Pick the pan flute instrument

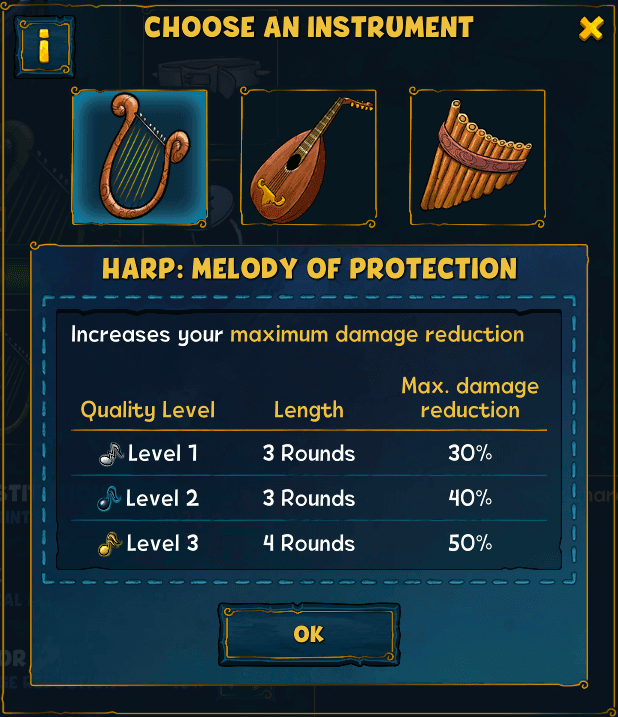pyautogui.click(x=478, y=156)
